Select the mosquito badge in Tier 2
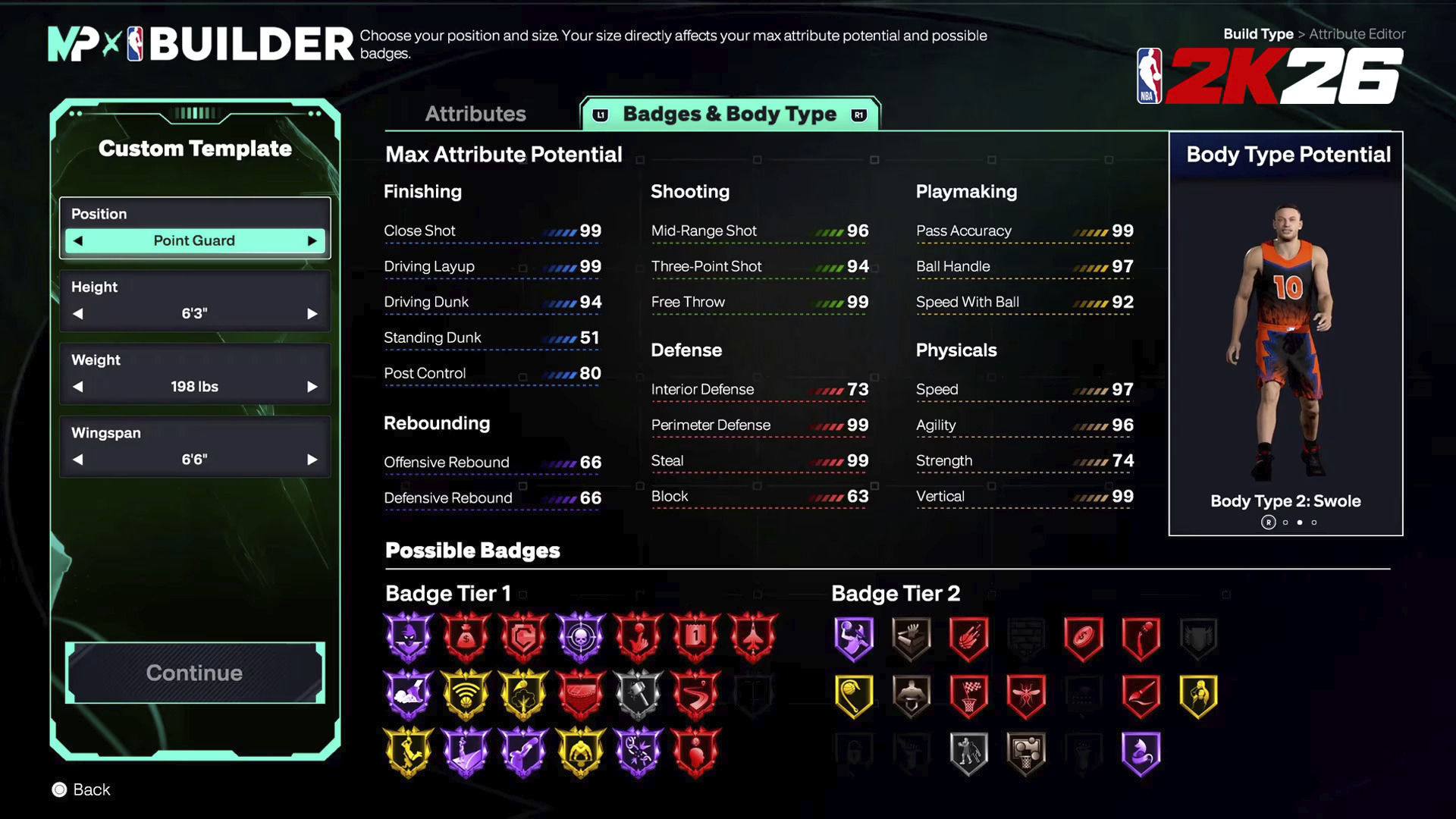This screenshot has width=1456, height=819. (x=1026, y=695)
